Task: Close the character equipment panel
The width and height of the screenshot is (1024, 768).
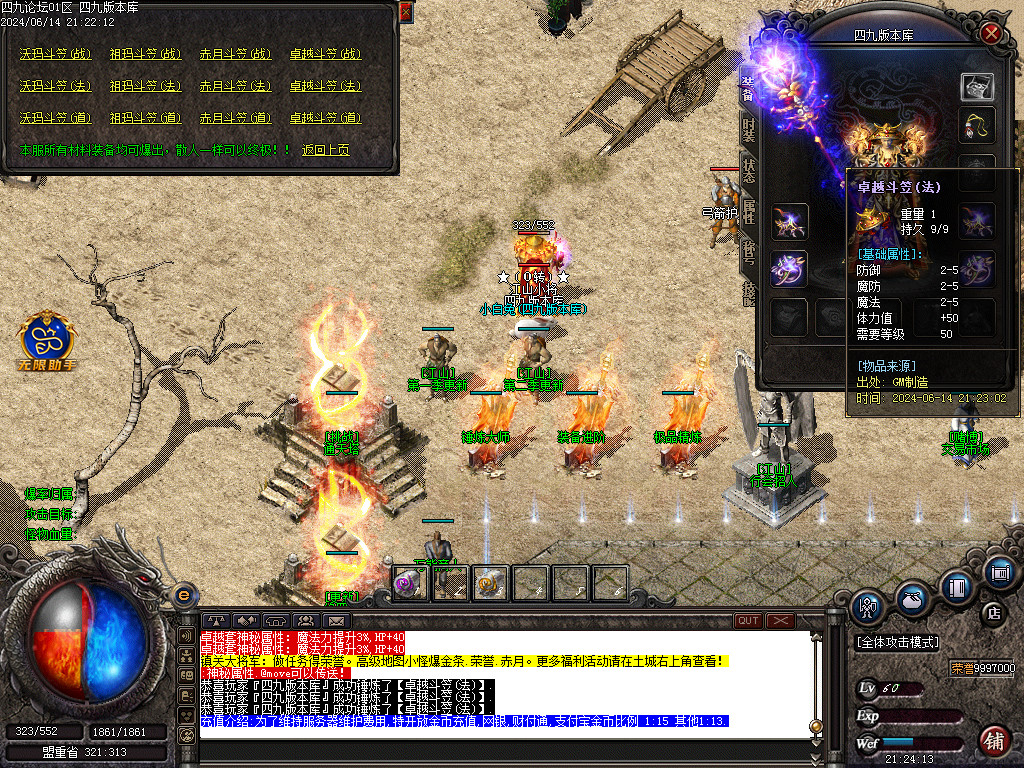Action: tap(991, 33)
